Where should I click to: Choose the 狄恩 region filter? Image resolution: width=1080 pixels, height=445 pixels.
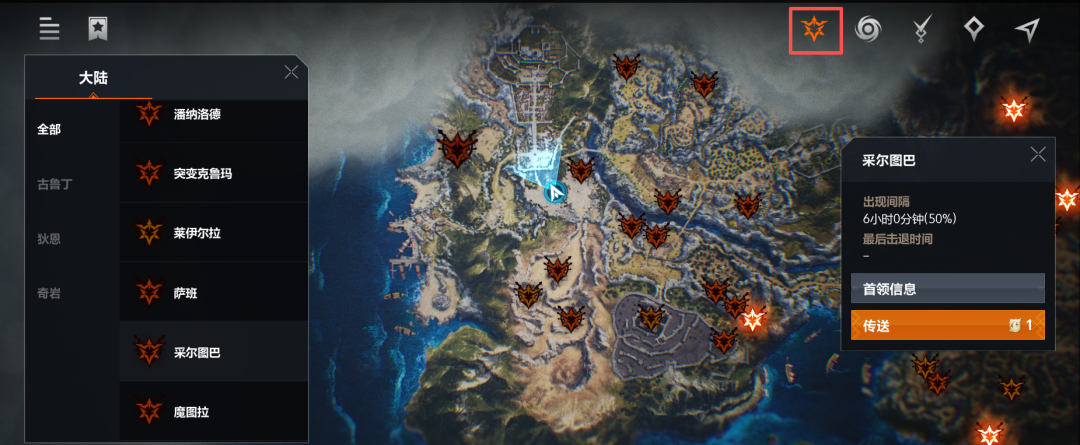50,238
